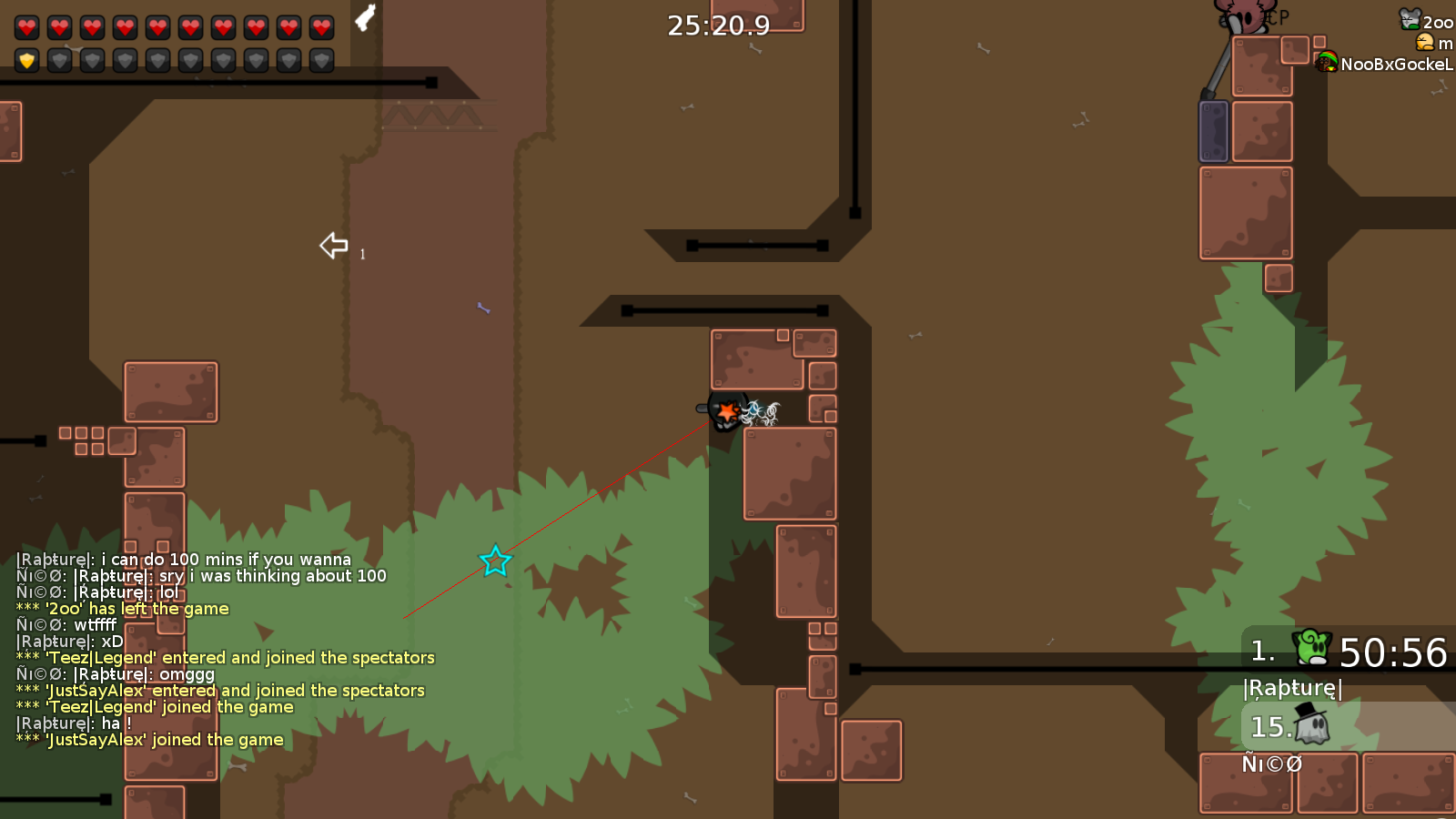Click the yellow shield armor icon
The width and height of the screenshot is (1456, 819).
coord(25,60)
